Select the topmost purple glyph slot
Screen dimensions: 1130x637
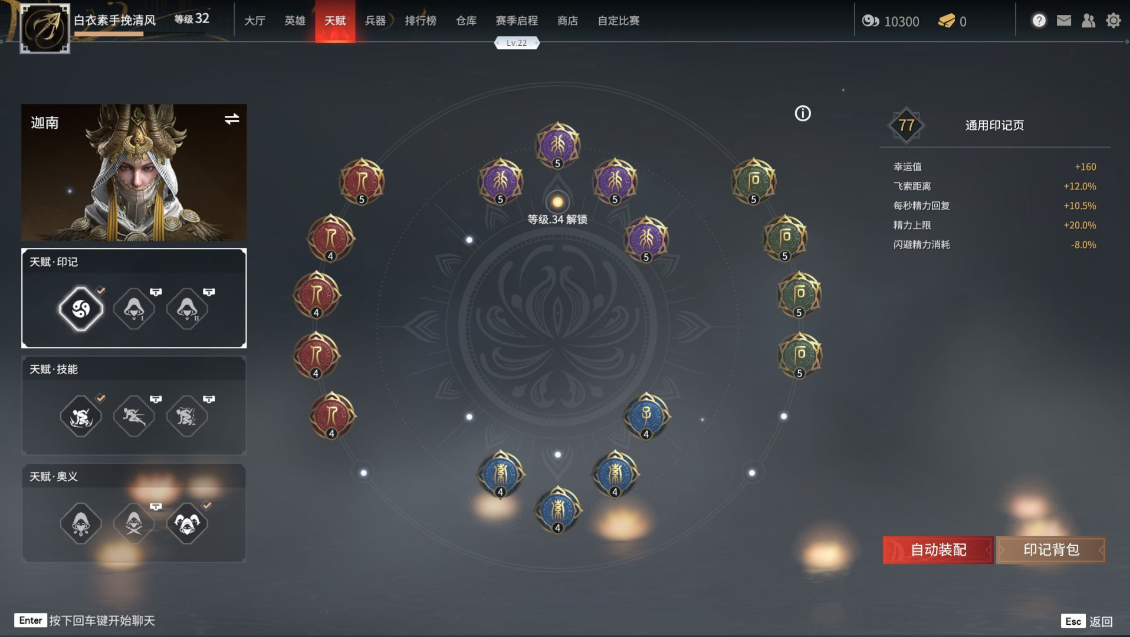[x=557, y=146]
